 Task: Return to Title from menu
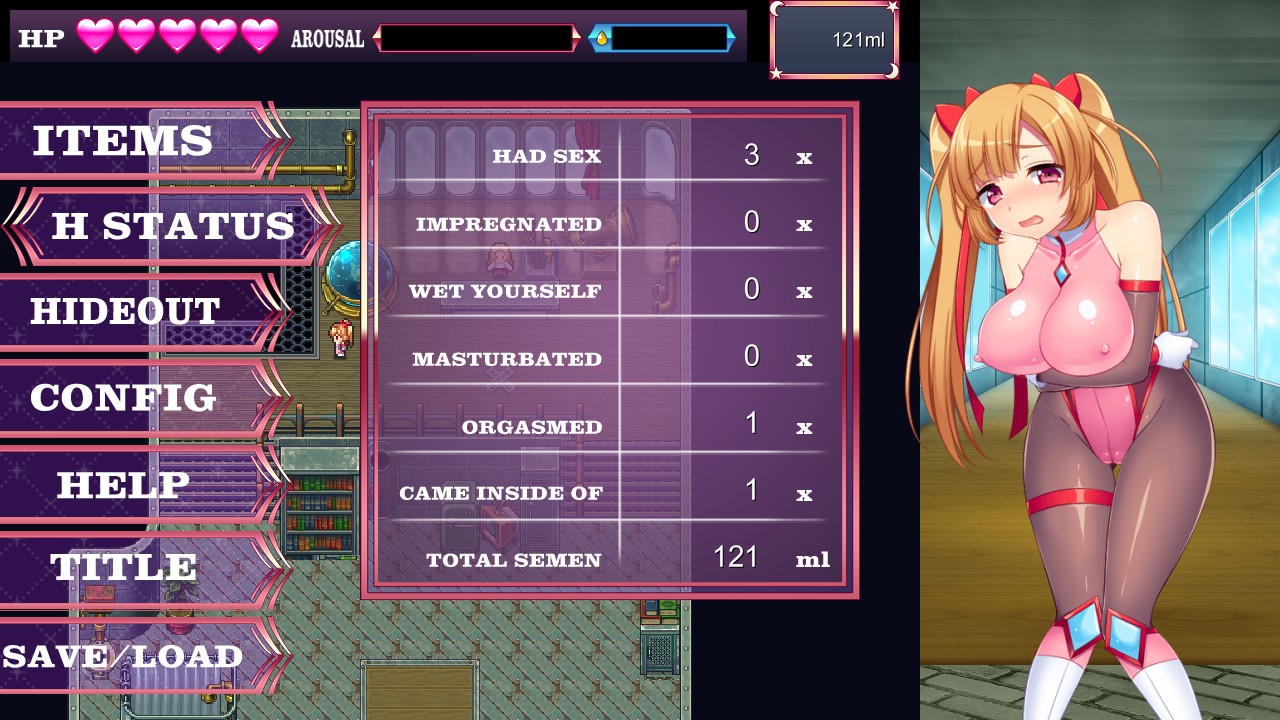123,567
